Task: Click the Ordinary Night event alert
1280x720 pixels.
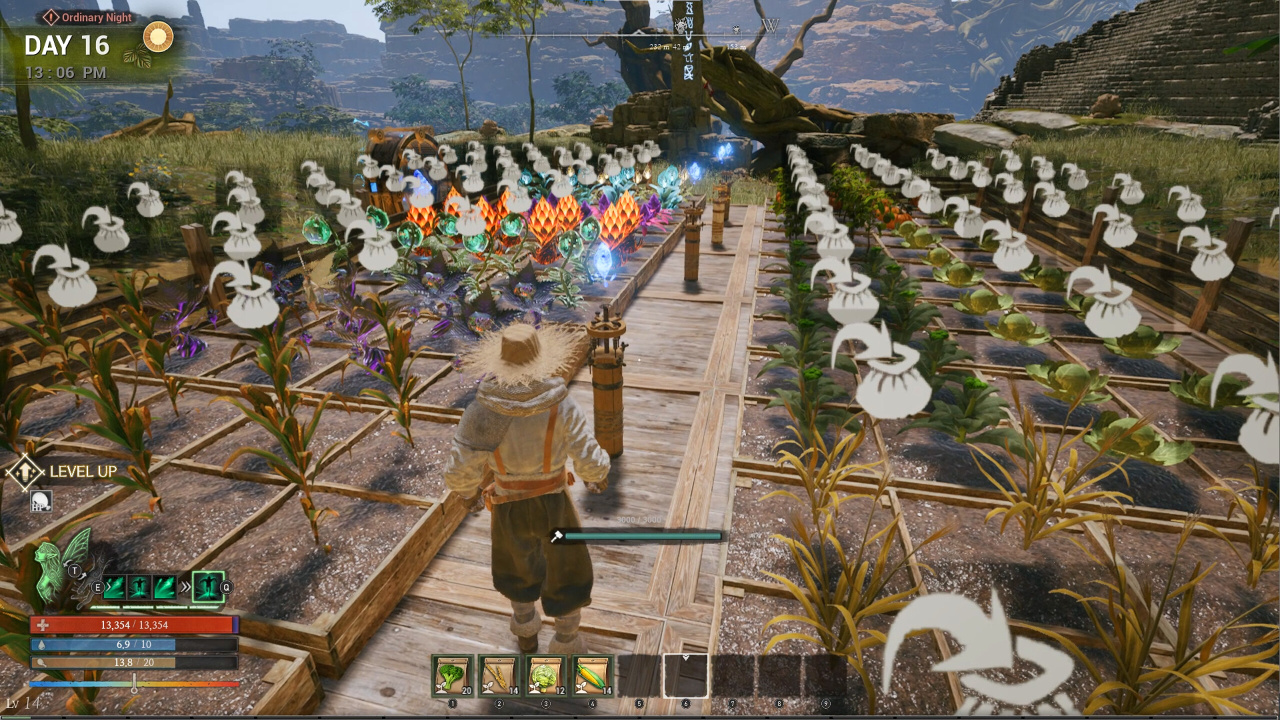Action: [88, 17]
